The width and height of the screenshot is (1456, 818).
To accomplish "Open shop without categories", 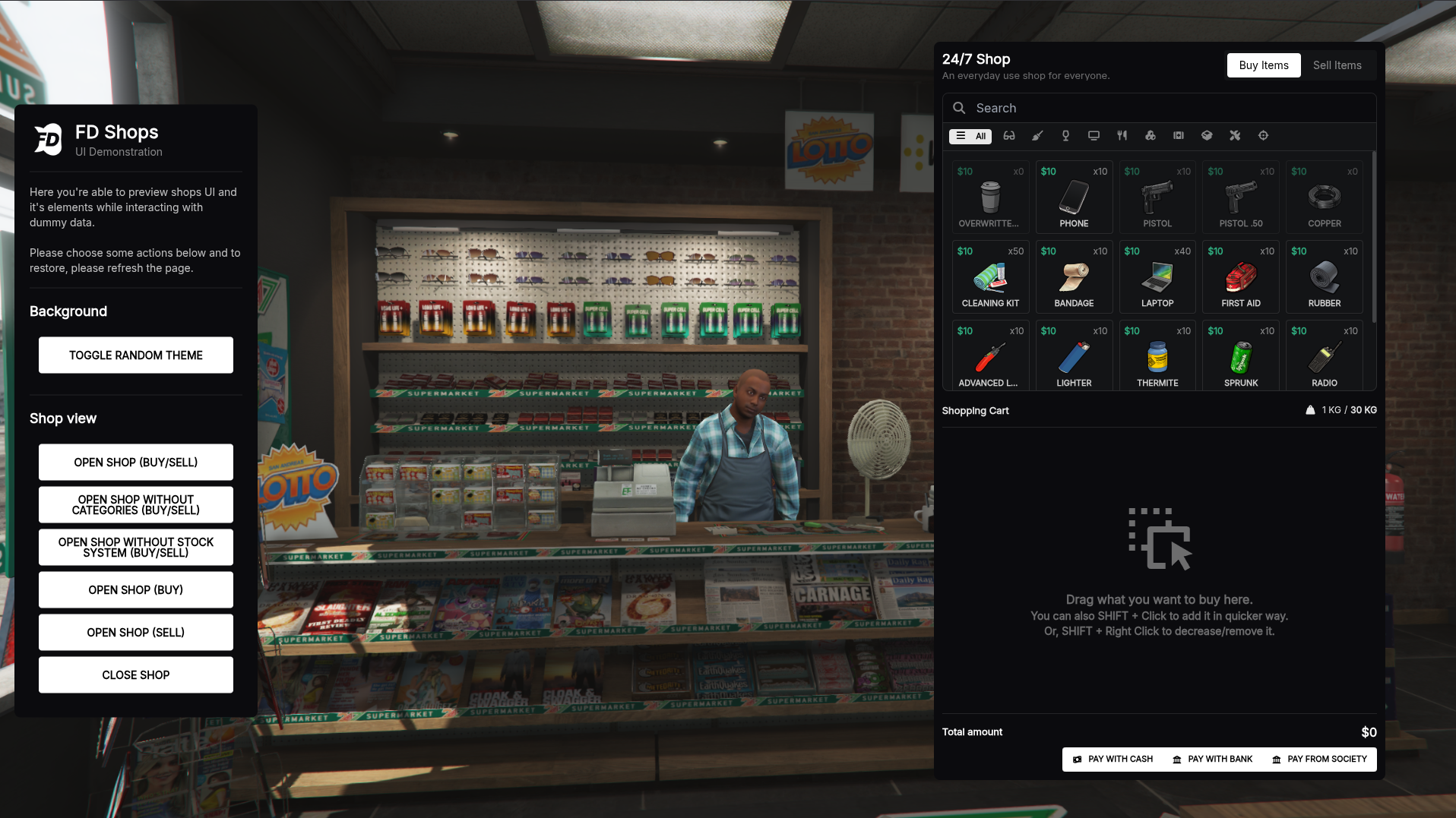I will point(135,504).
